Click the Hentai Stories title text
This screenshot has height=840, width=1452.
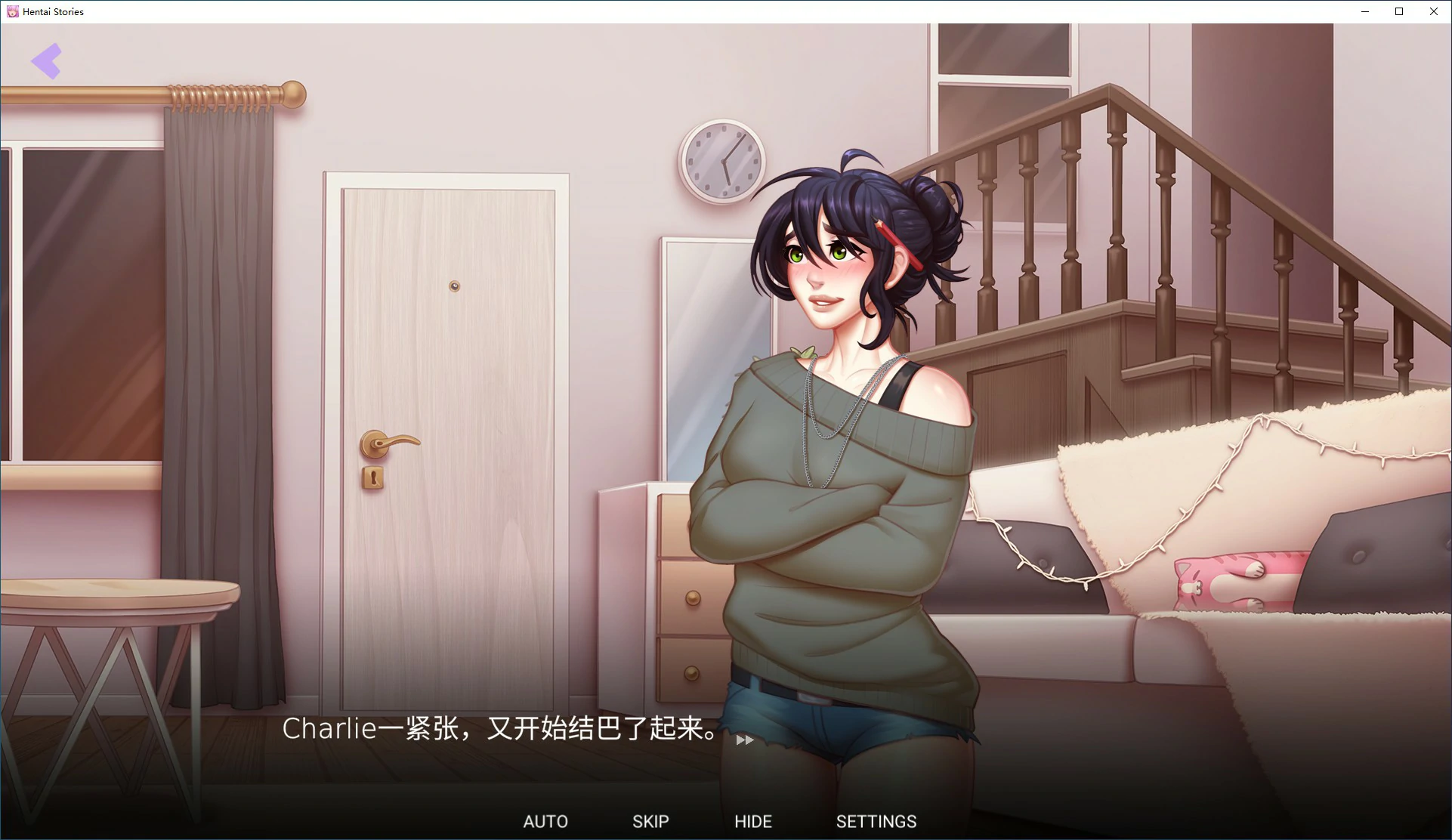[x=54, y=11]
